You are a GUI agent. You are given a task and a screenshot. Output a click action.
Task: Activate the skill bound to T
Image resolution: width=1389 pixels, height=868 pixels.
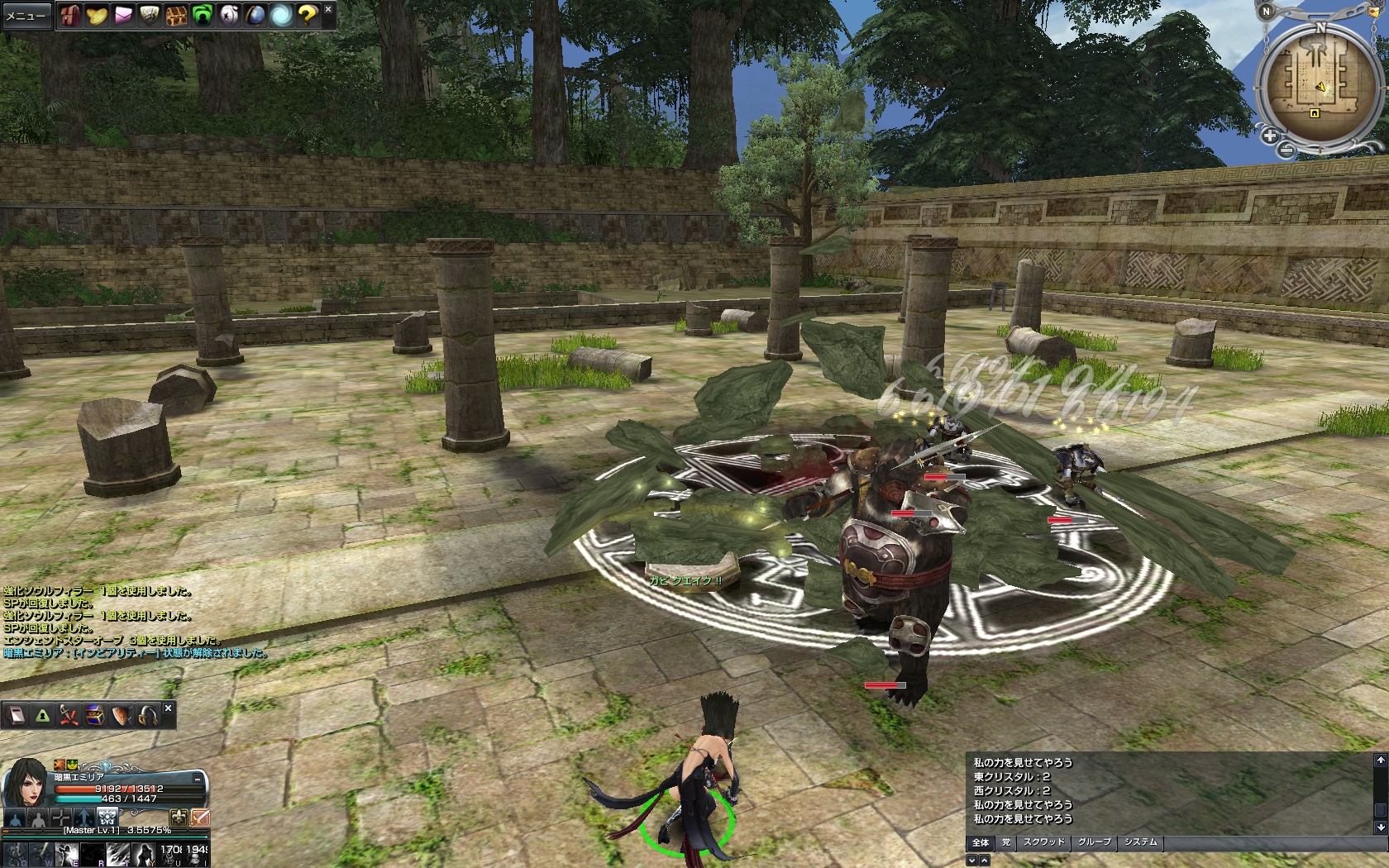click(x=117, y=854)
